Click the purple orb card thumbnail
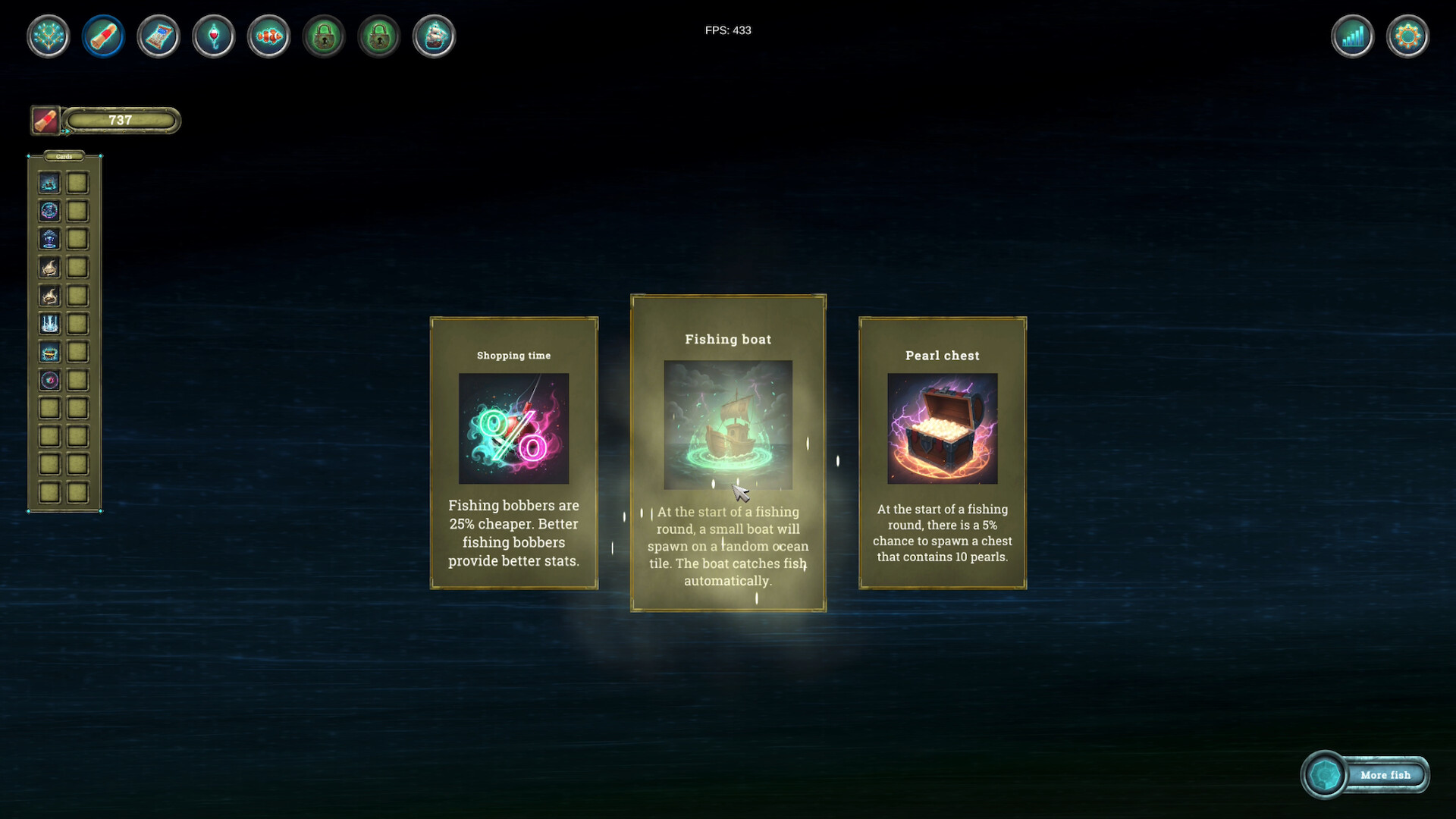Image resolution: width=1456 pixels, height=819 pixels. (49, 381)
